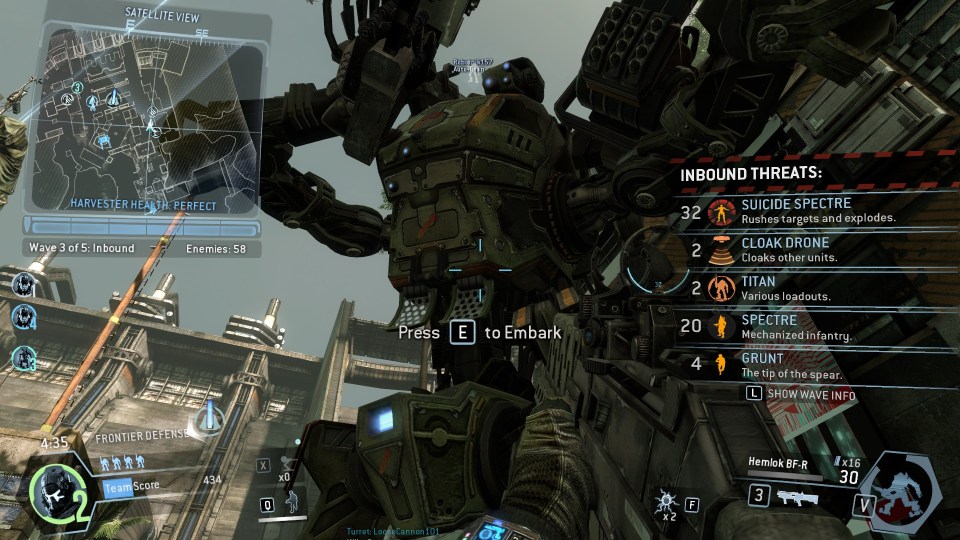
Task: Click the teammate portrait numbered 3
Action: (x=23, y=356)
